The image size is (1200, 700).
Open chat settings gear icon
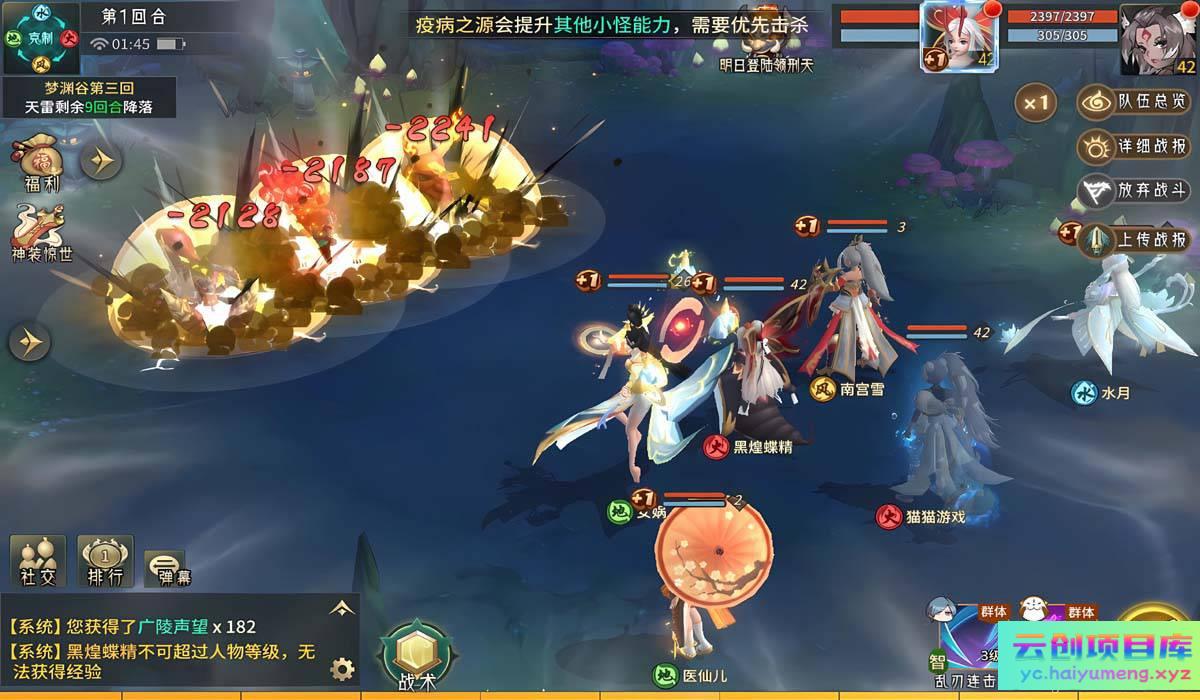coord(343,668)
